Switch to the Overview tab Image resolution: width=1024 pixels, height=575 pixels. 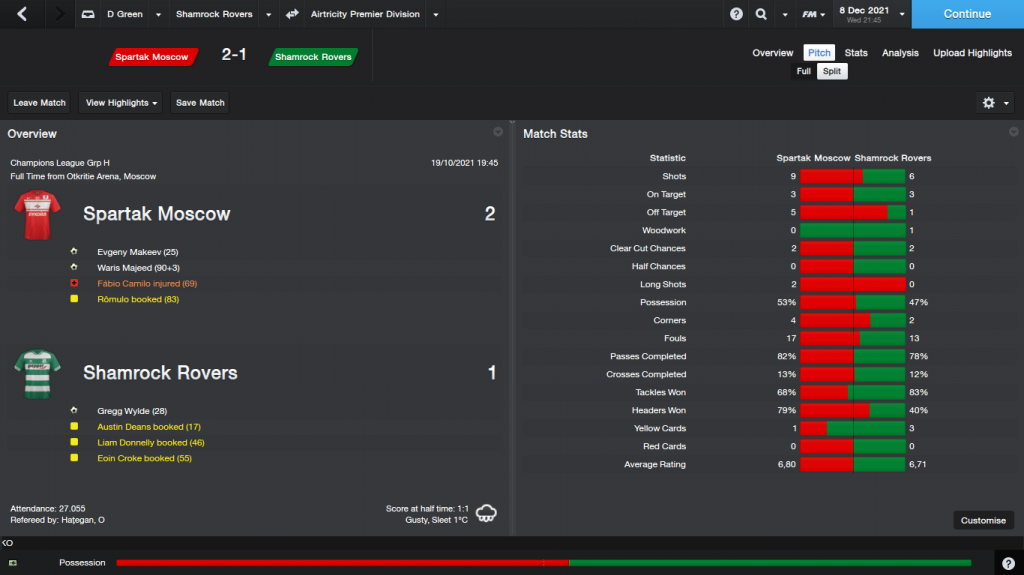click(x=772, y=53)
